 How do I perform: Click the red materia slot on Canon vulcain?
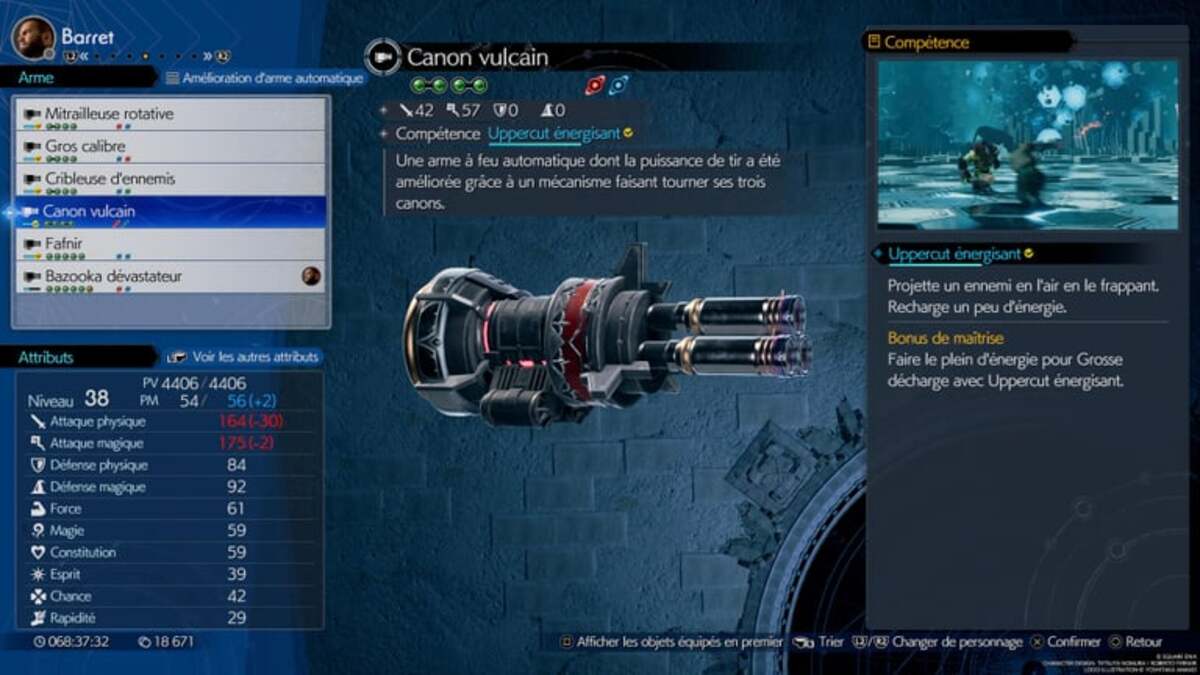point(595,86)
